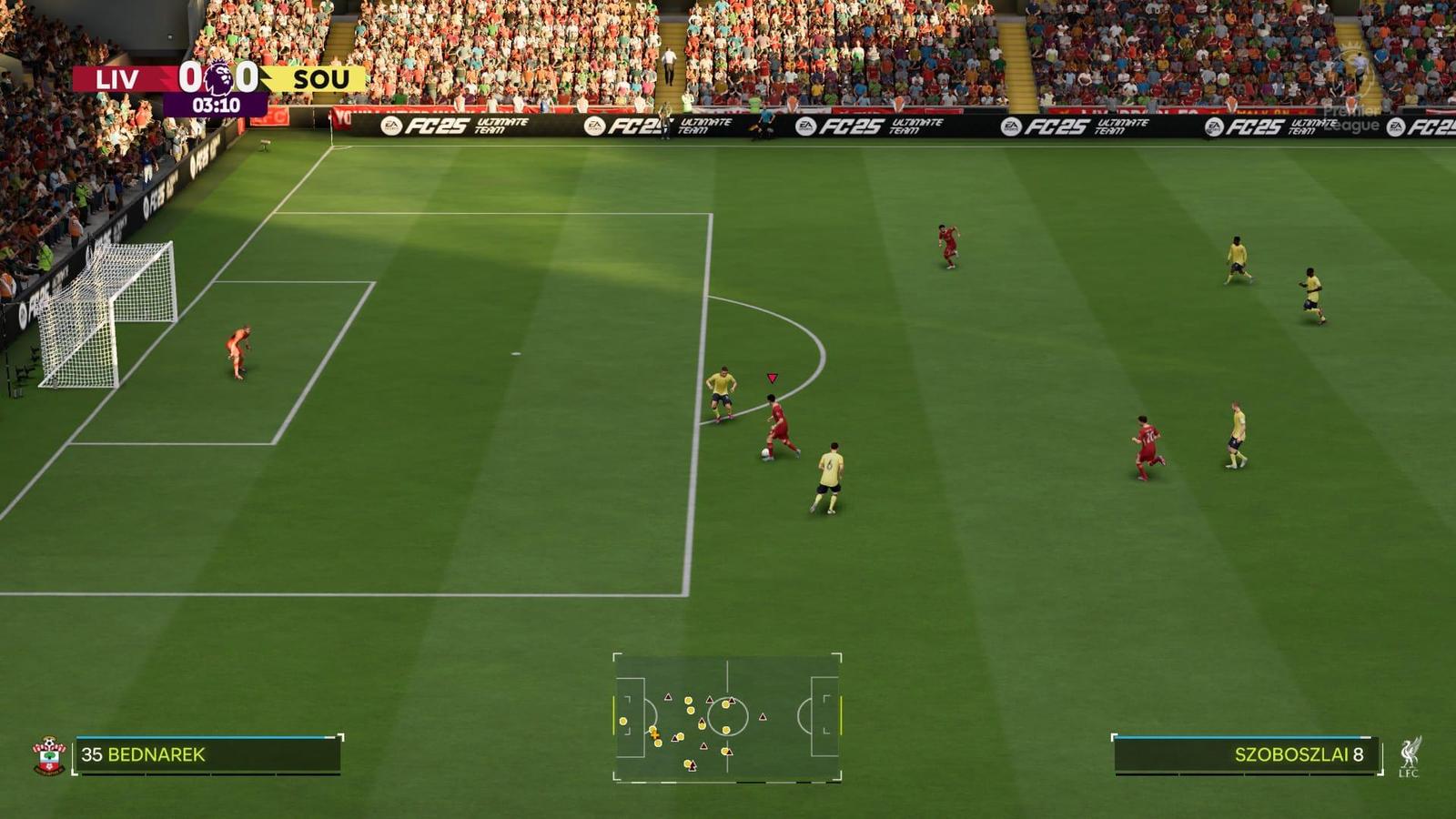Select the LIV tab on the scoreboard

click(x=118, y=79)
